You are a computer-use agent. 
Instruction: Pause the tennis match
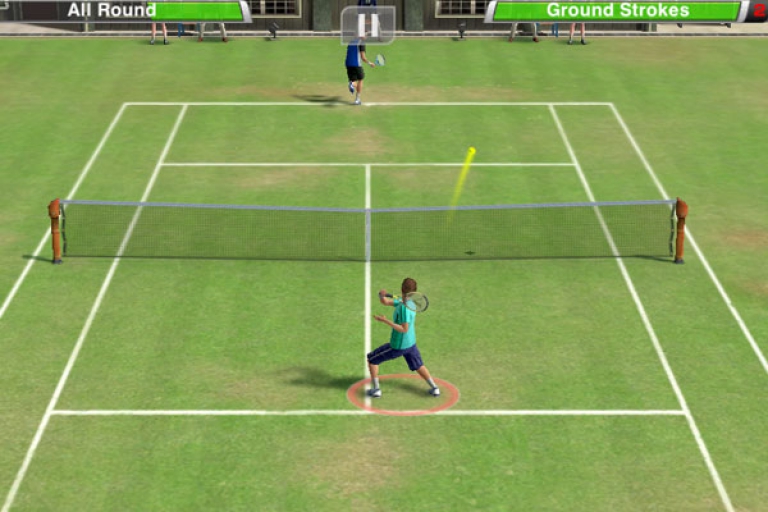pyautogui.click(x=367, y=25)
